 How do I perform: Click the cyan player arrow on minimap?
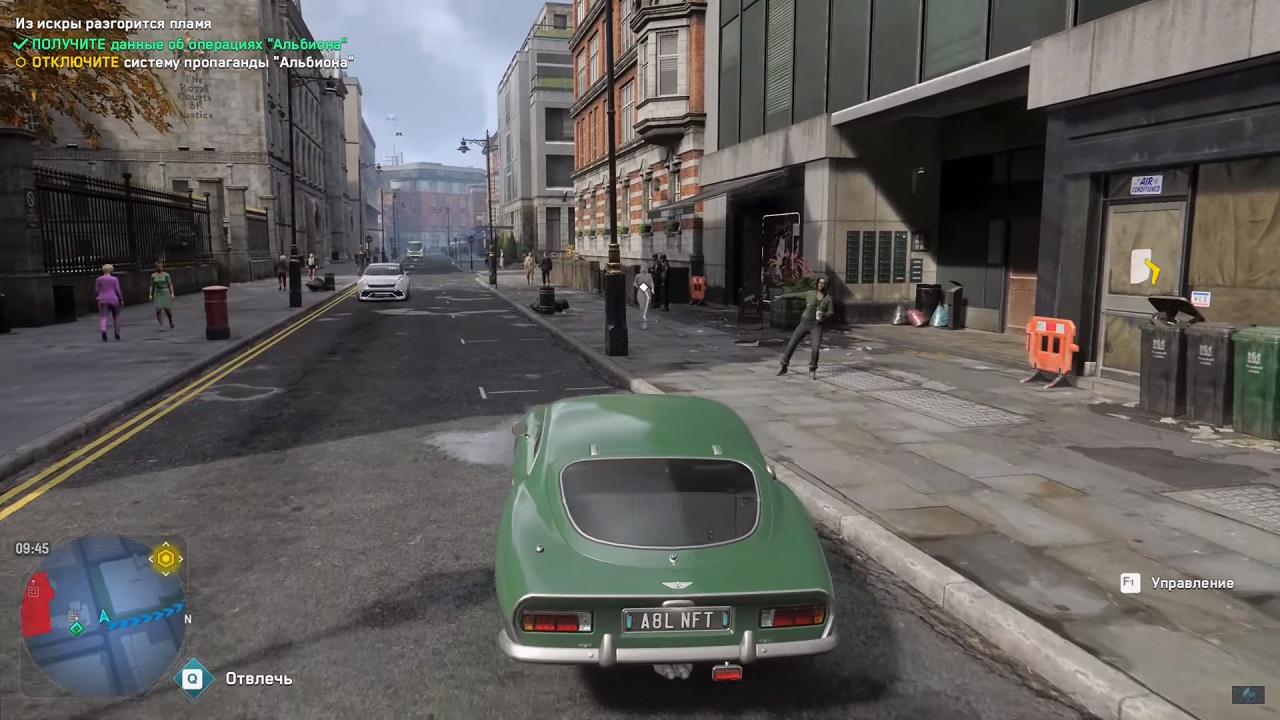[104, 617]
